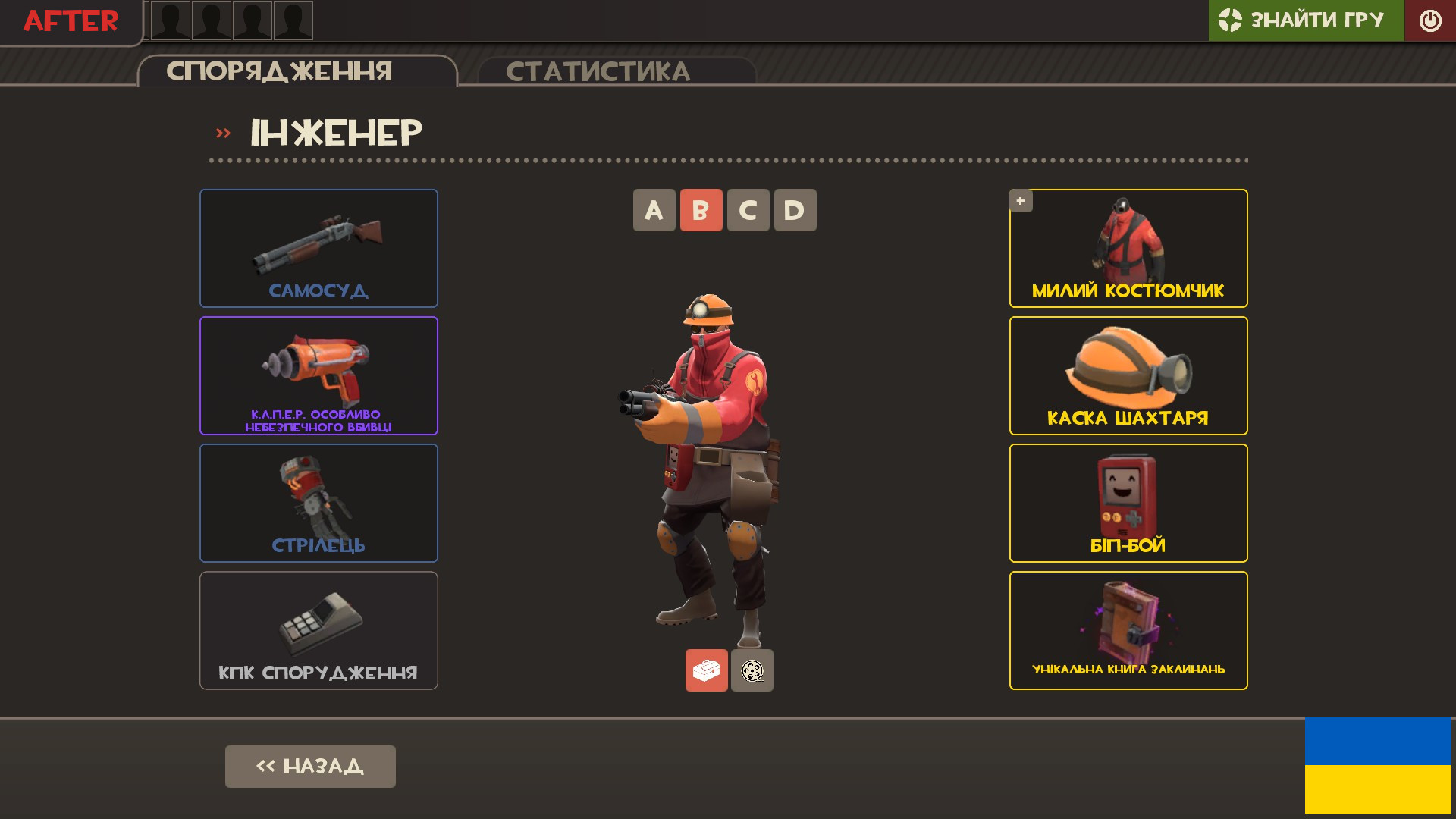The width and height of the screenshot is (1456, 819).
Task: Select the СТРІЛЕЦЬ gunslinger melee slot
Action: point(318,502)
